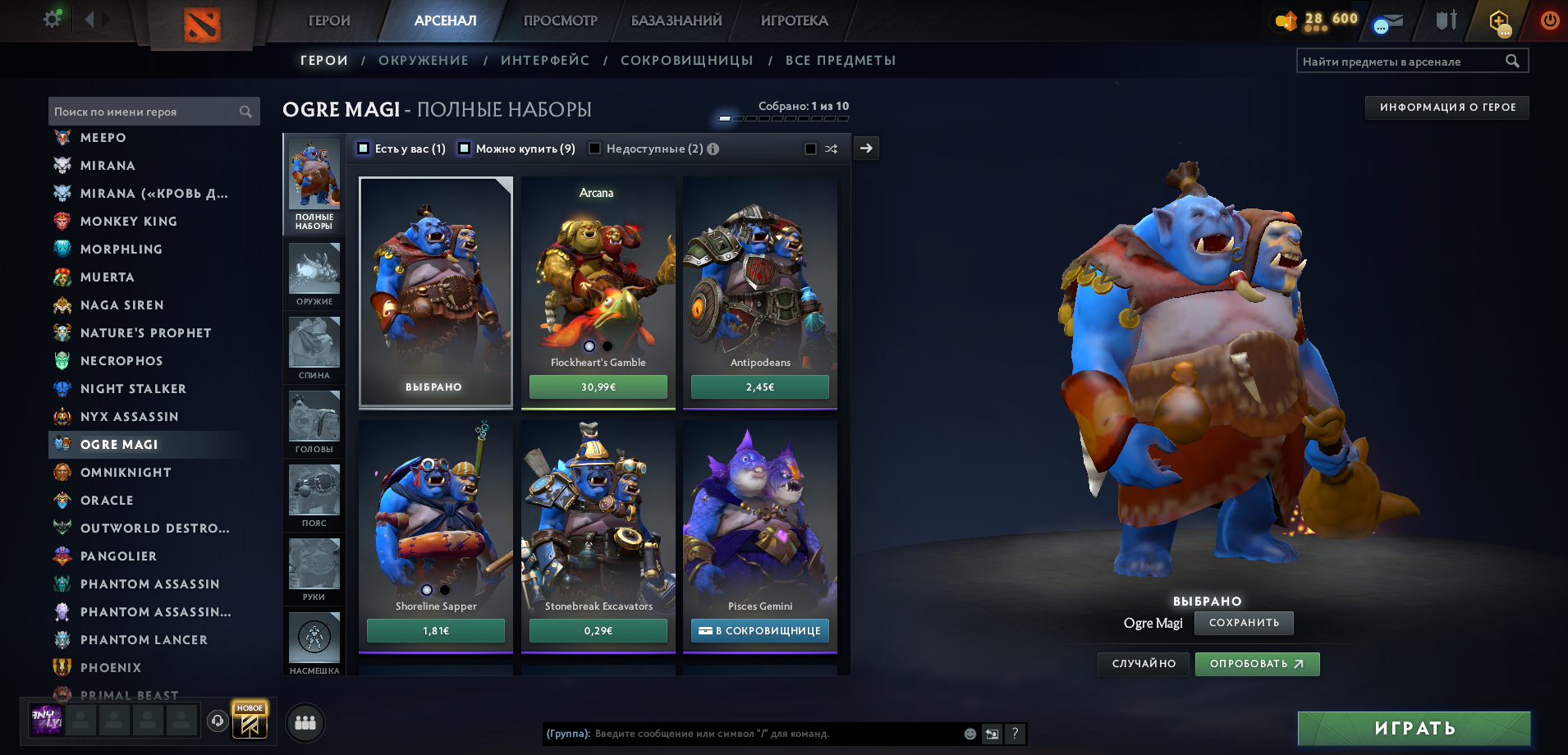Enable the 'Недоступные' filter checkbox
1568x755 pixels.
coord(595,149)
